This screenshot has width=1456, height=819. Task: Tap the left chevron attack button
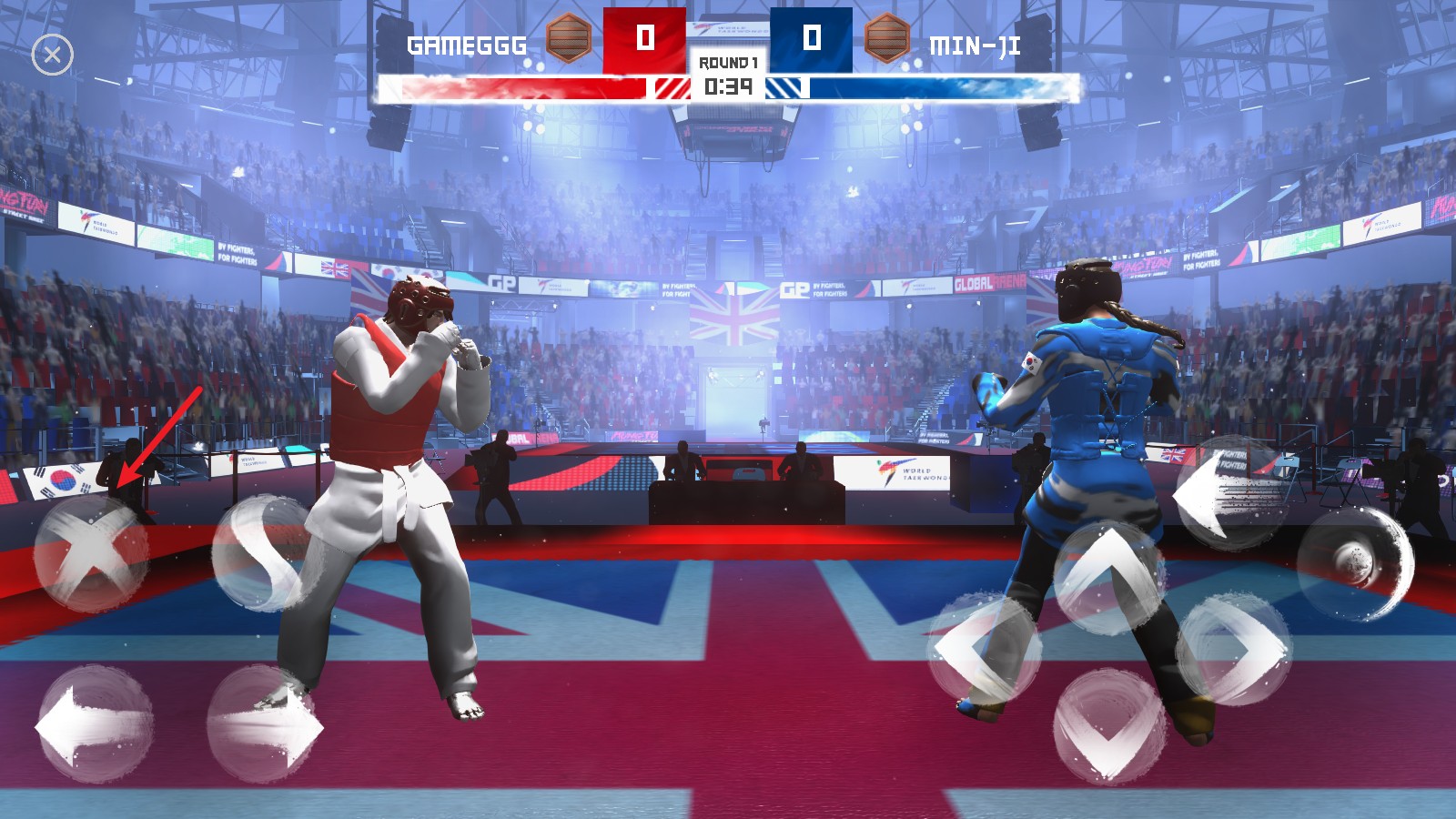(986, 647)
